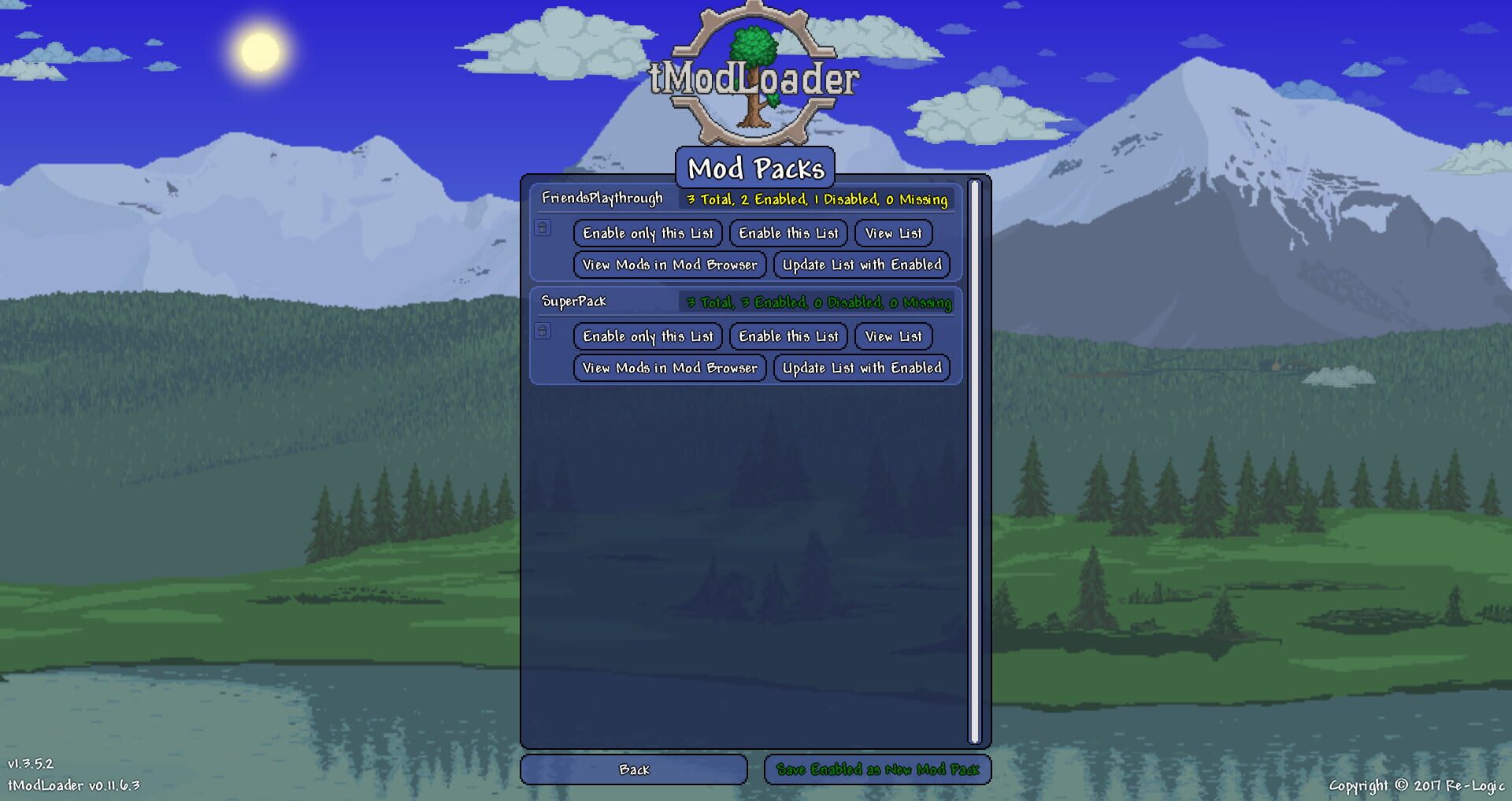Select the SuperPack pack name
Screen dimensions: 1512x801
coord(573,300)
